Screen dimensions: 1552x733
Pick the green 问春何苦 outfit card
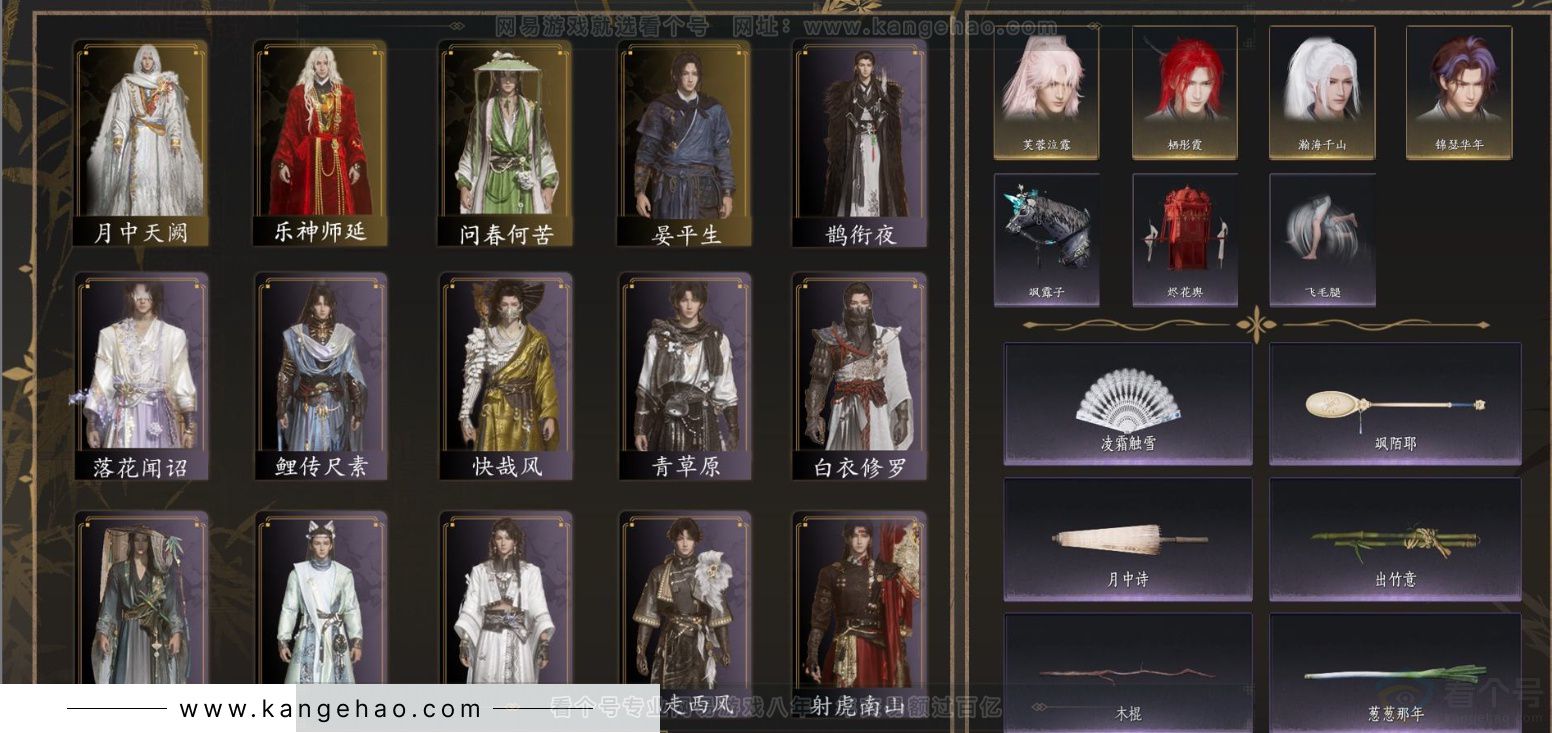(x=506, y=143)
